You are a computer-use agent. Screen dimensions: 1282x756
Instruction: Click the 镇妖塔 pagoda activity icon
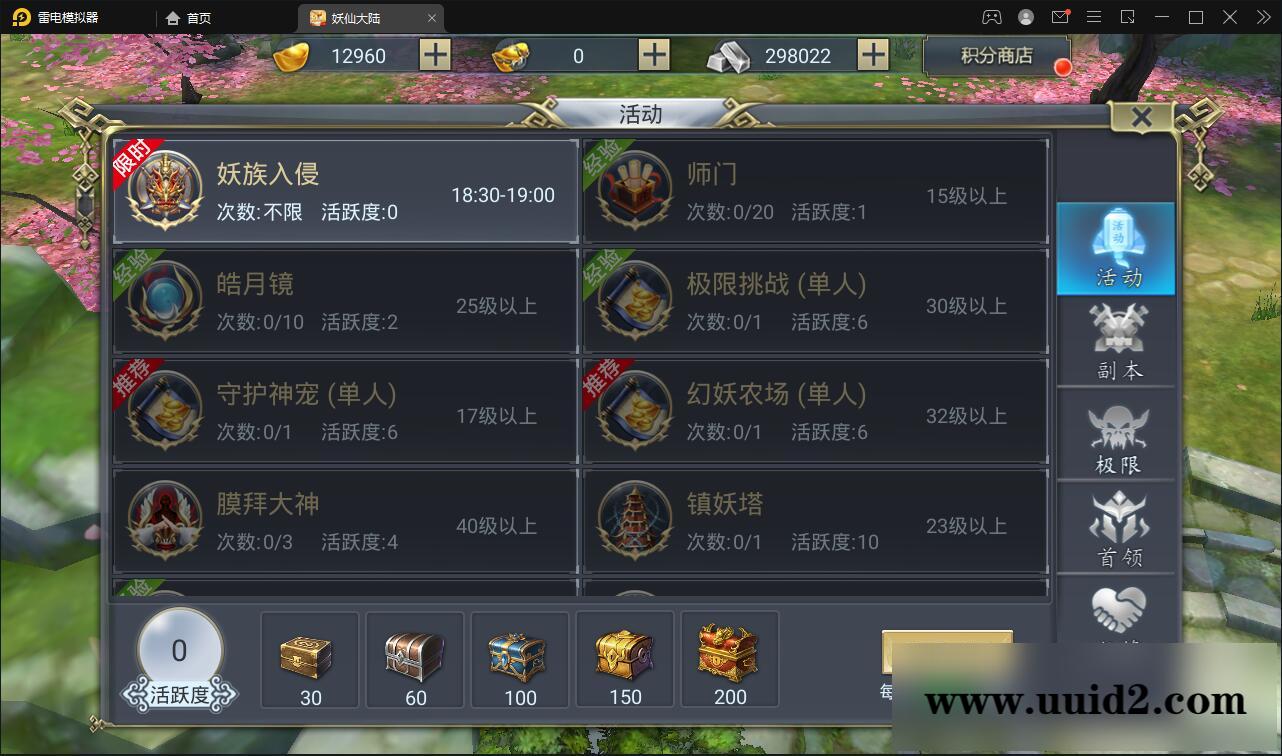tap(634, 521)
